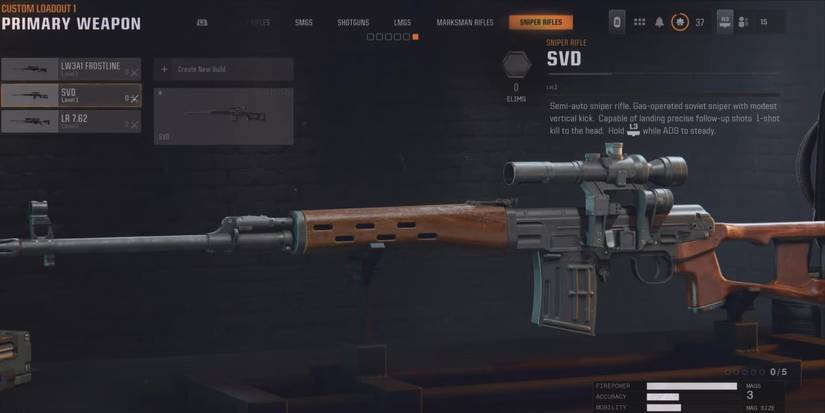This screenshot has height=413, width=825.
Task: Open notifications with the bell icon
Action: click(x=660, y=22)
